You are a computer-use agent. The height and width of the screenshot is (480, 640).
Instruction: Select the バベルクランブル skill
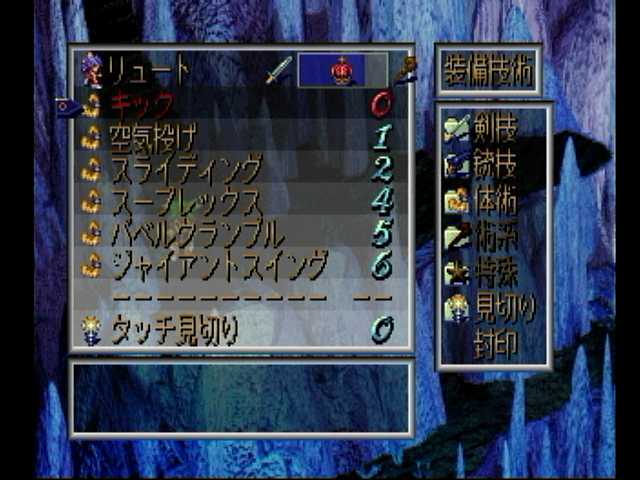(x=196, y=233)
